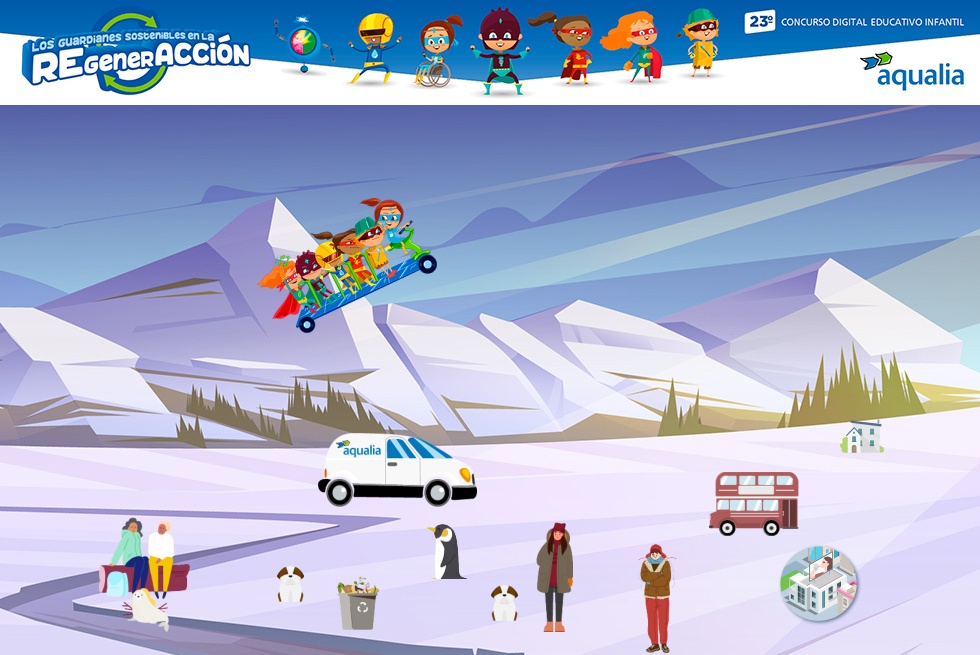Select the circular city building badge
980x655 pixels.
(x=819, y=584)
